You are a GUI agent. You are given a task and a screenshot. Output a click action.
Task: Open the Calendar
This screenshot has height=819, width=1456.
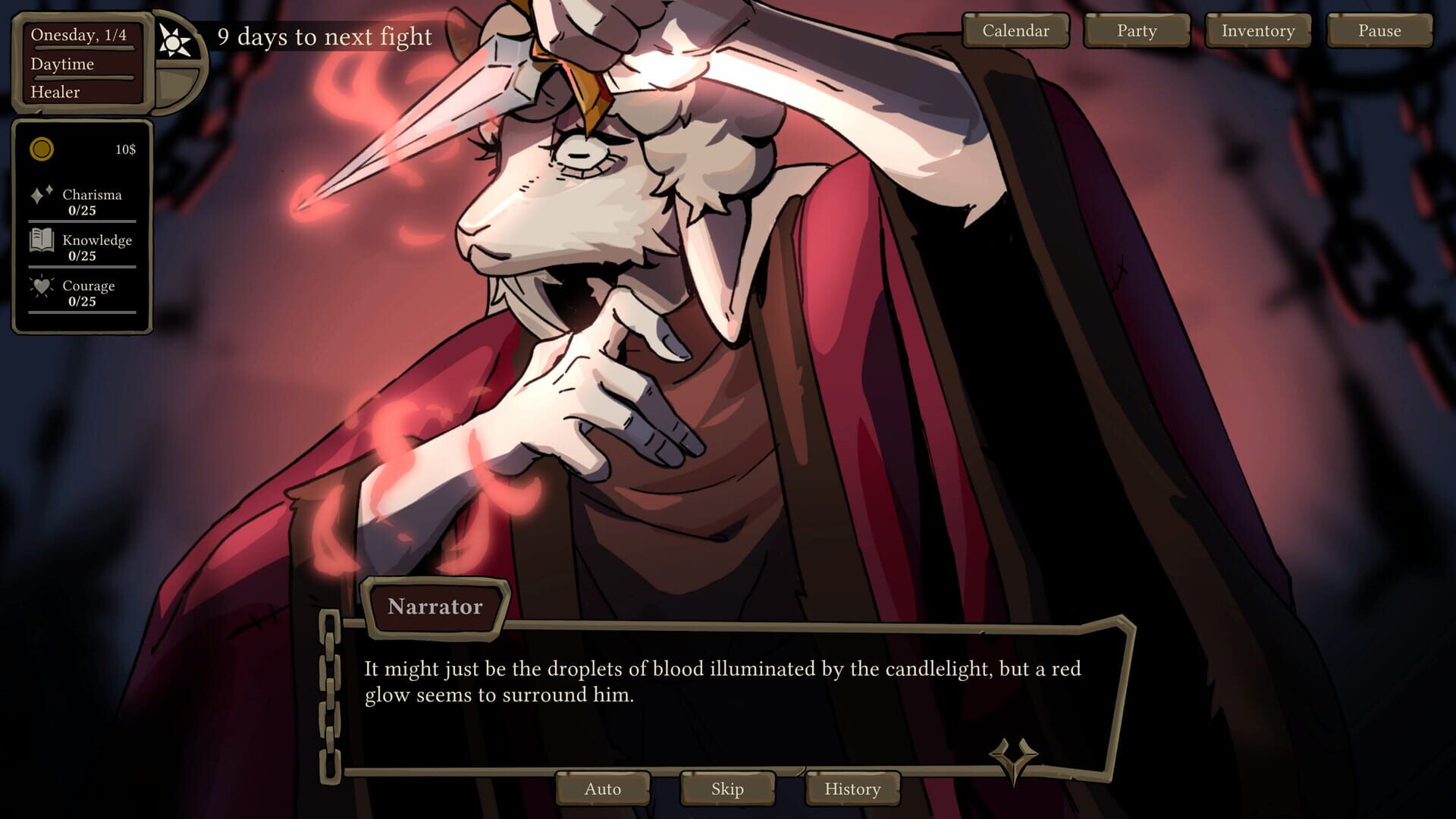point(1015,30)
